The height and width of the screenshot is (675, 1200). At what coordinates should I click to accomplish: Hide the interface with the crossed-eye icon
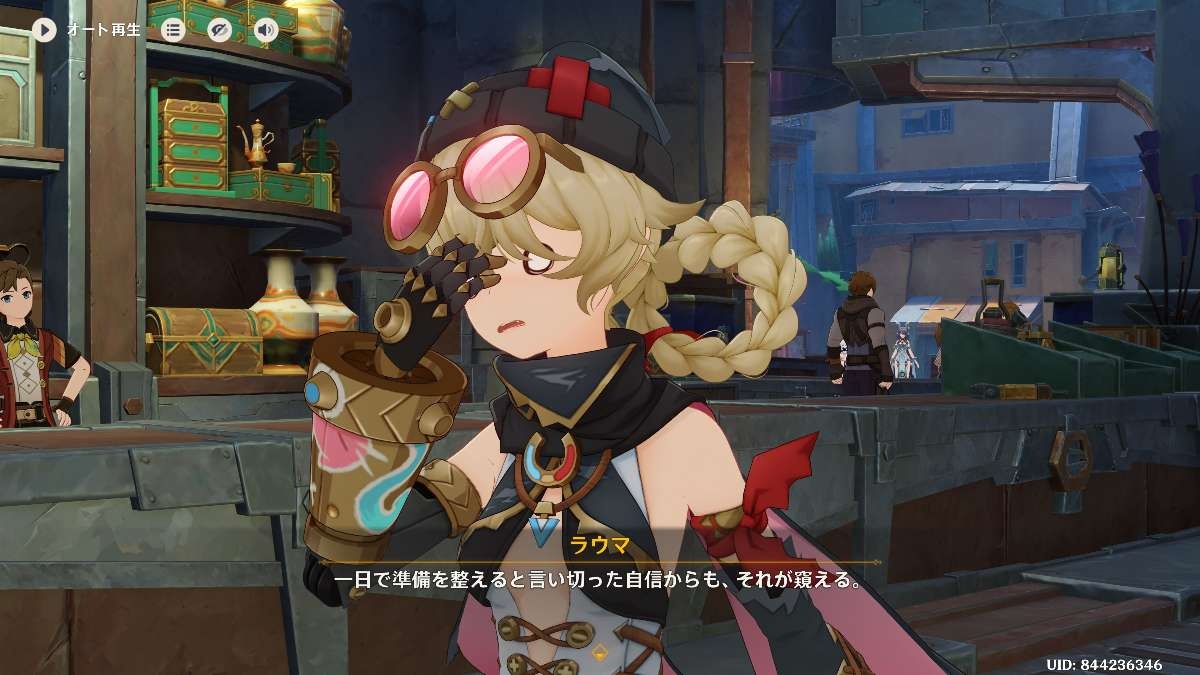[220, 29]
